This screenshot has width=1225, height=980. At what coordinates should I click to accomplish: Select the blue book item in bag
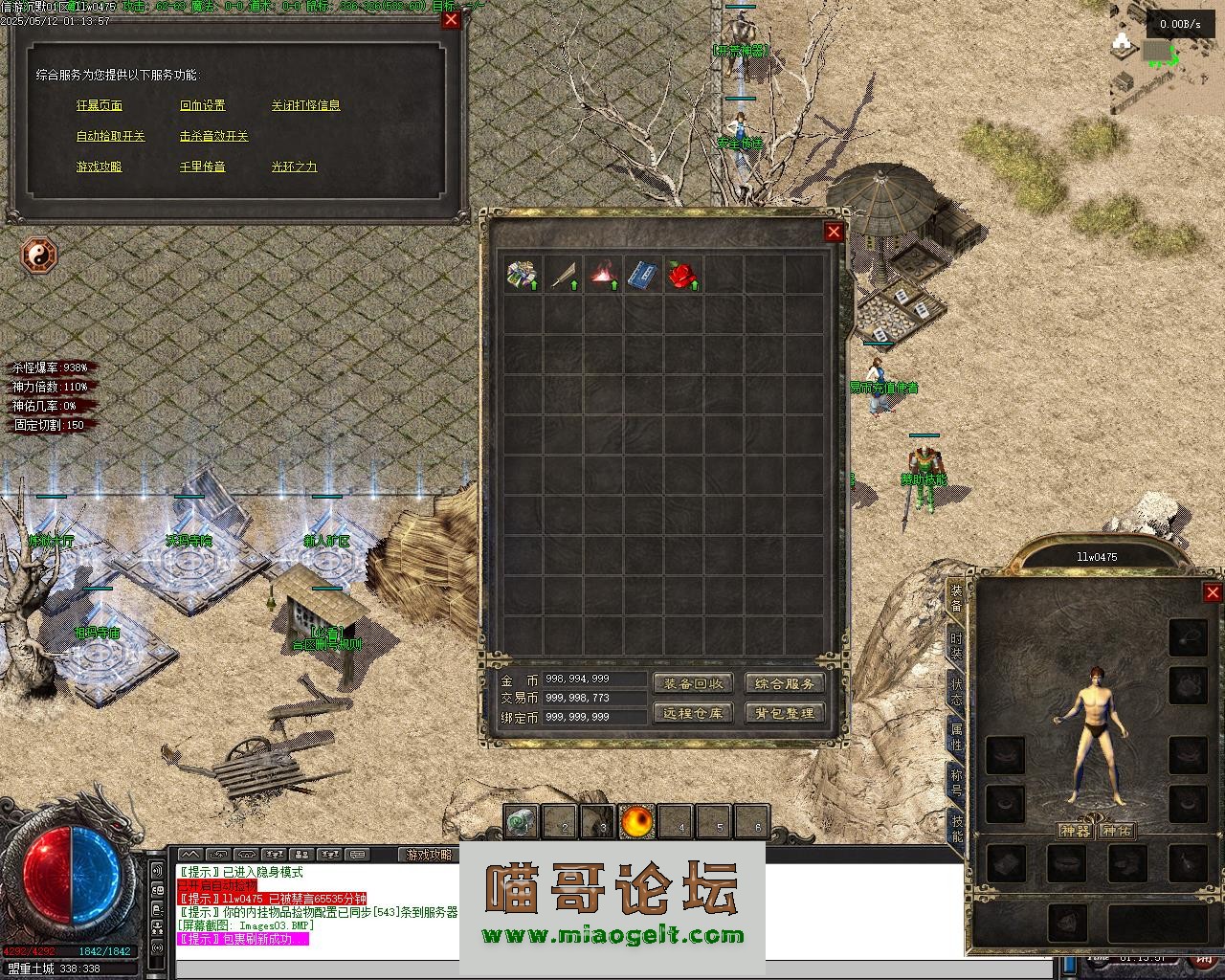click(x=641, y=275)
